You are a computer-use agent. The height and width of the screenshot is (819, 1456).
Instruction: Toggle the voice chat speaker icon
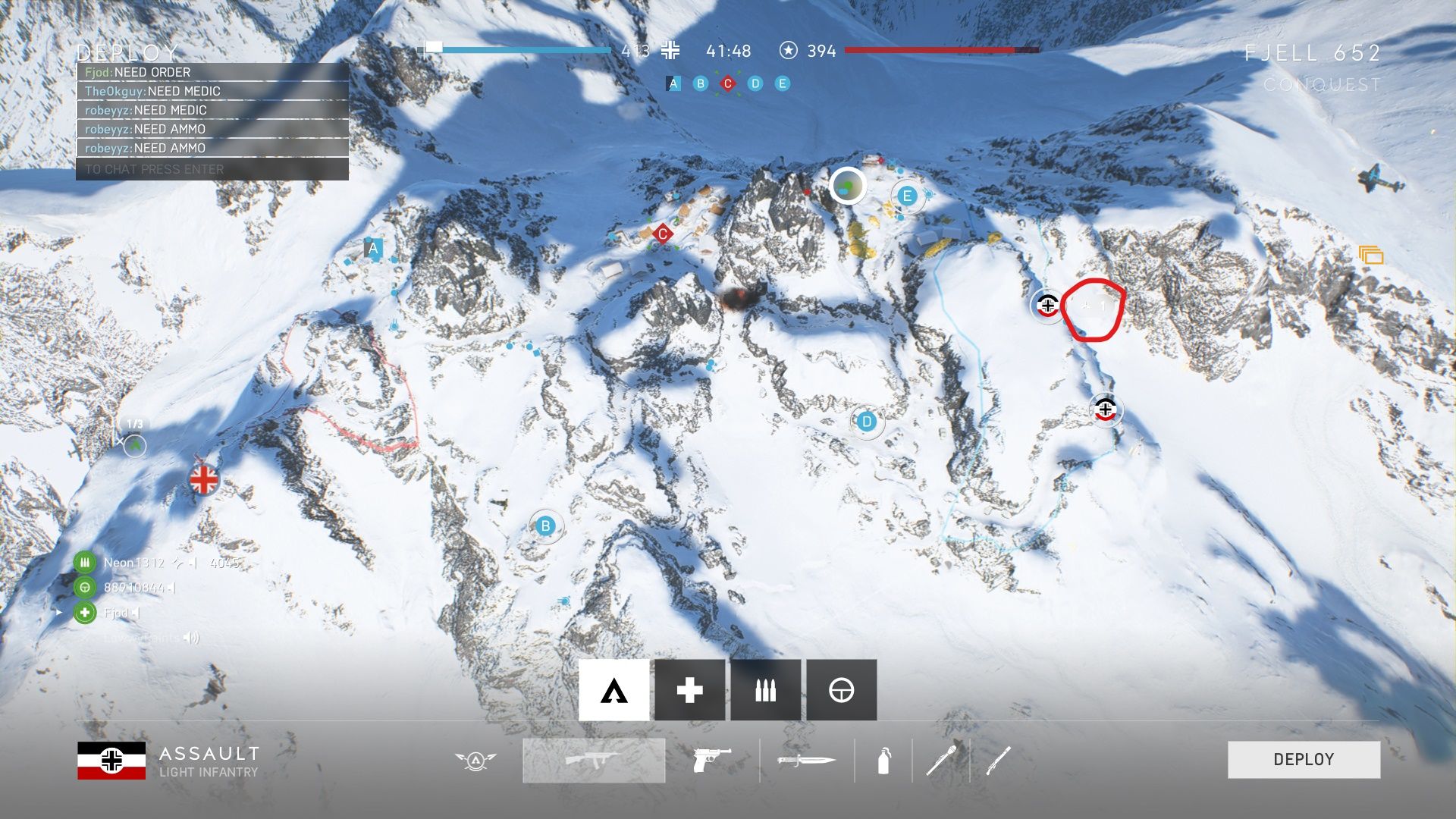[x=192, y=639]
